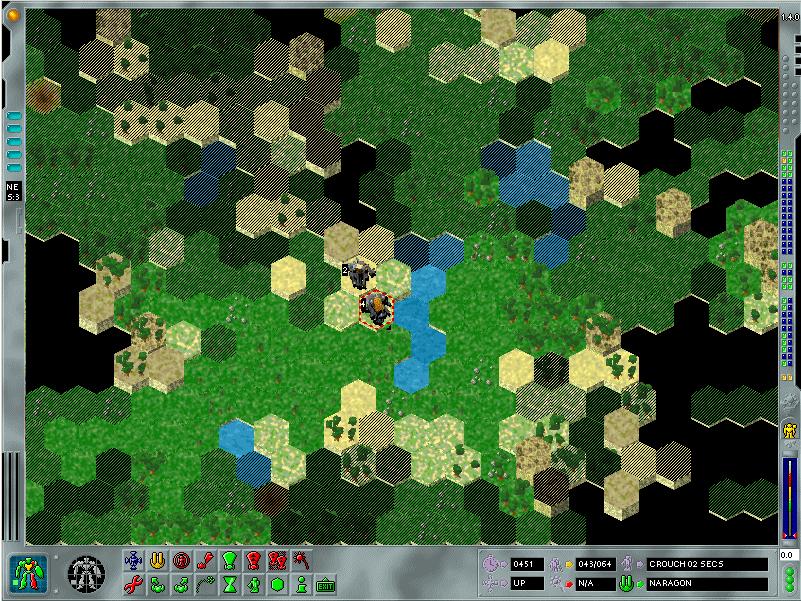Select the unit marked with number 2
The image size is (801, 601).
(360, 273)
